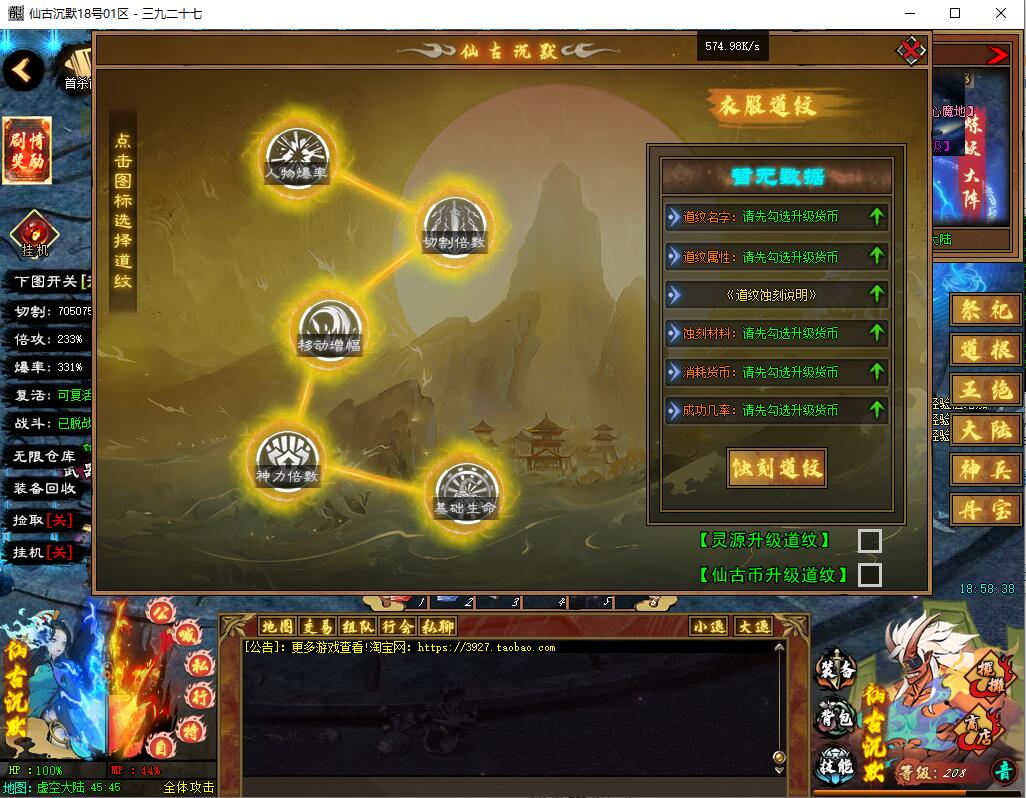Click the 剧情奖励 story reward icon
This screenshot has width=1026, height=798.
point(26,151)
